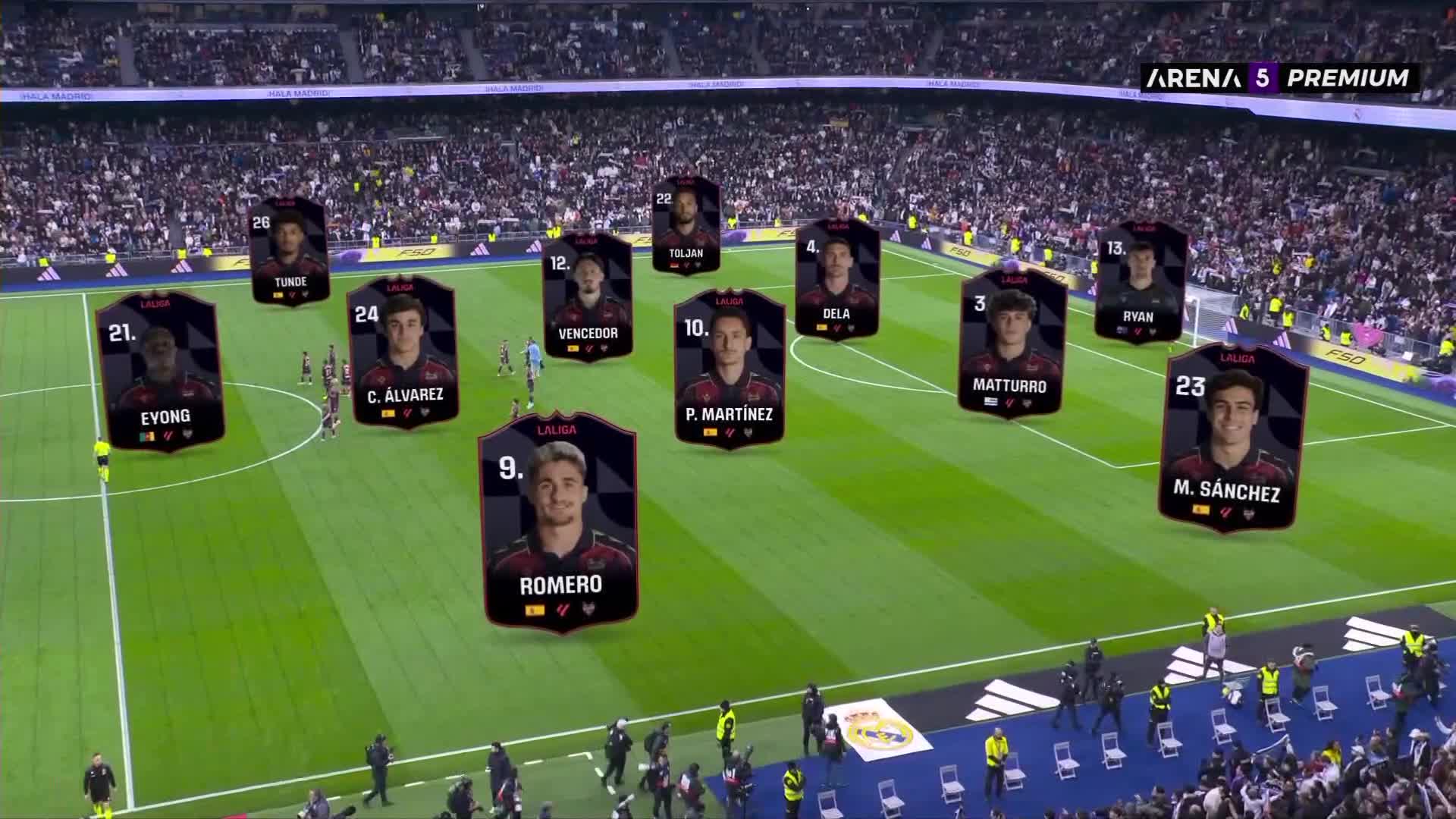1456x819 pixels.
Task: Choose the Eyong number 21 card
Action: [x=161, y=372]
